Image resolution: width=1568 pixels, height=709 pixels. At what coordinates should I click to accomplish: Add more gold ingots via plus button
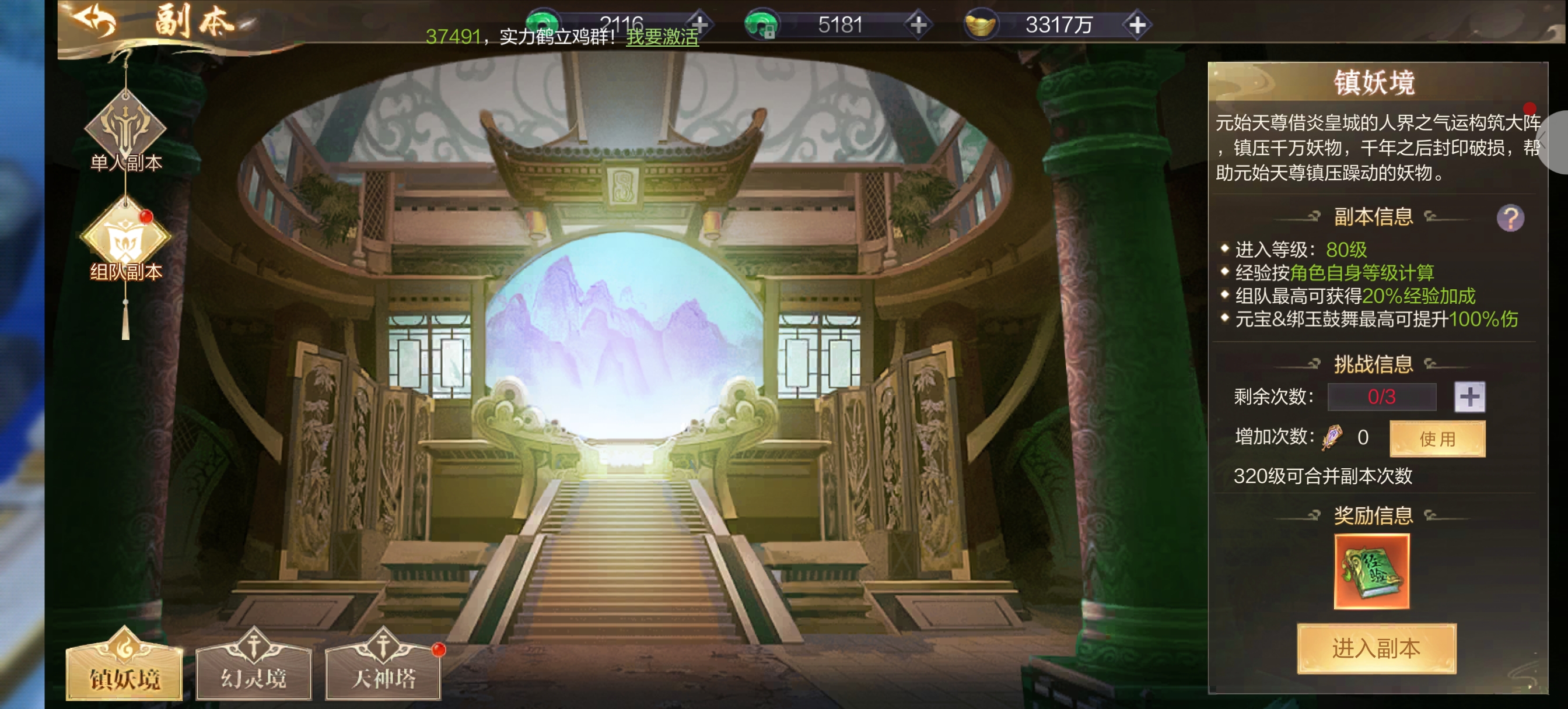point(1136,25)
